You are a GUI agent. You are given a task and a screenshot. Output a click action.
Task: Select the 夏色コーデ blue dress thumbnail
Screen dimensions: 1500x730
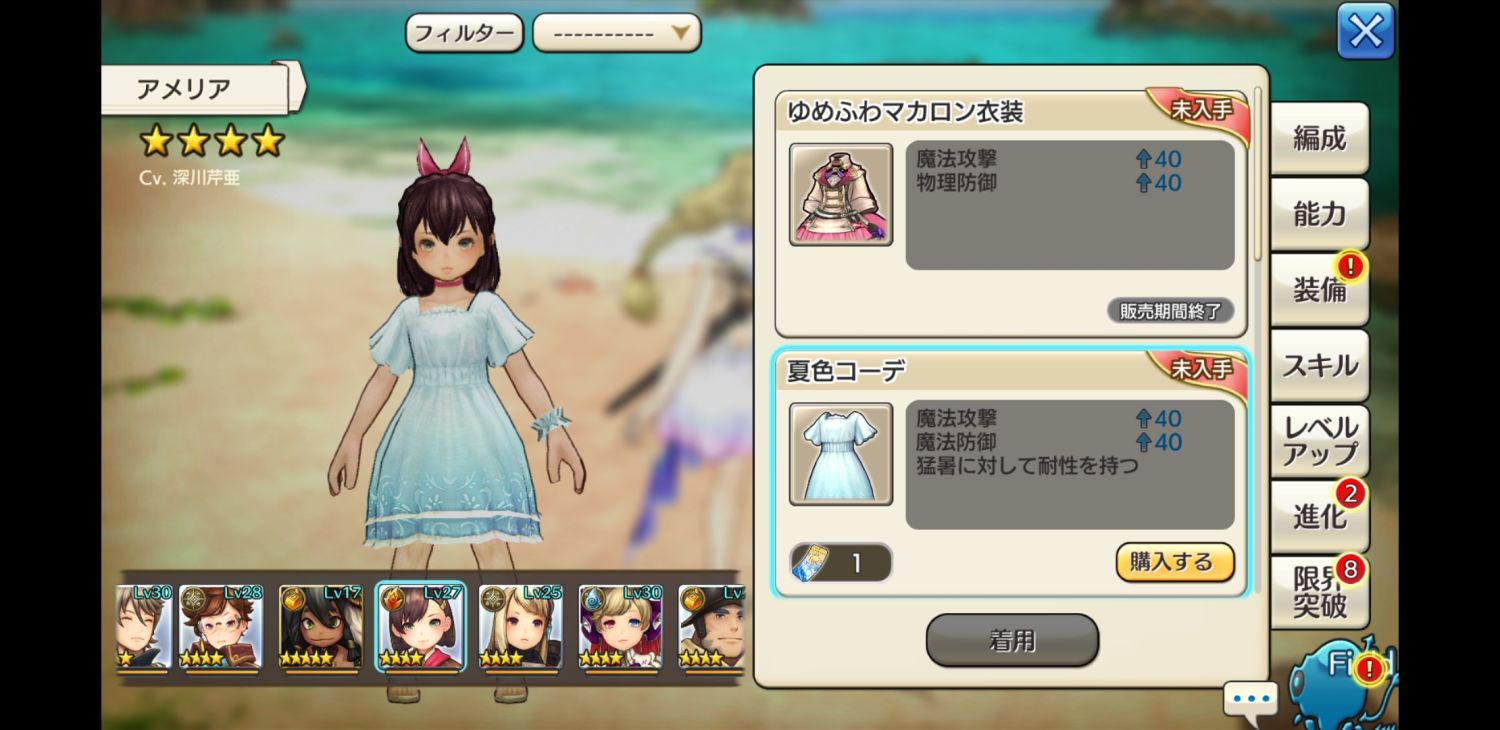(x=841, y=454)
